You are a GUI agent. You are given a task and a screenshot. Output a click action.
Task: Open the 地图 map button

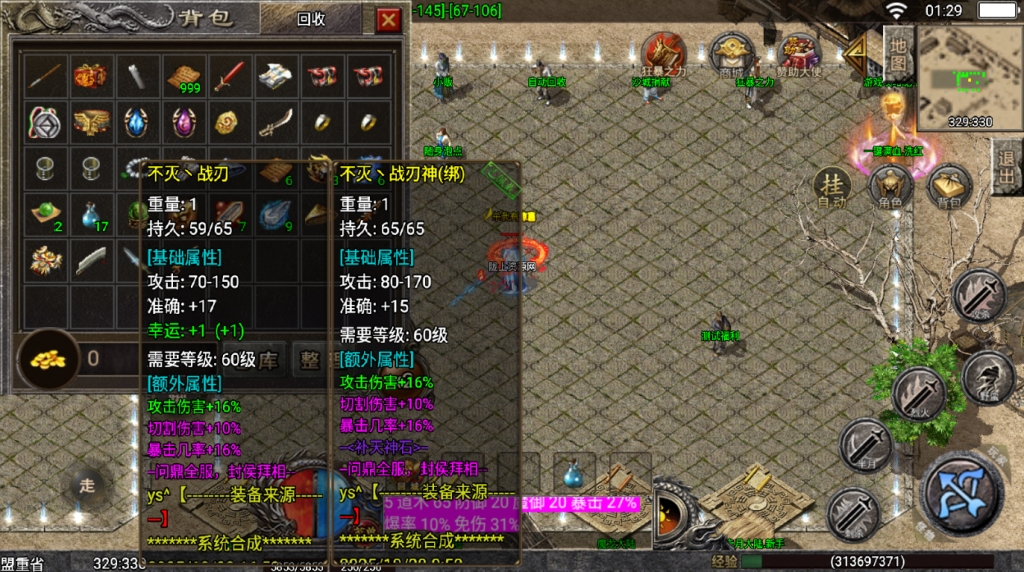click(x=898, y=53)
